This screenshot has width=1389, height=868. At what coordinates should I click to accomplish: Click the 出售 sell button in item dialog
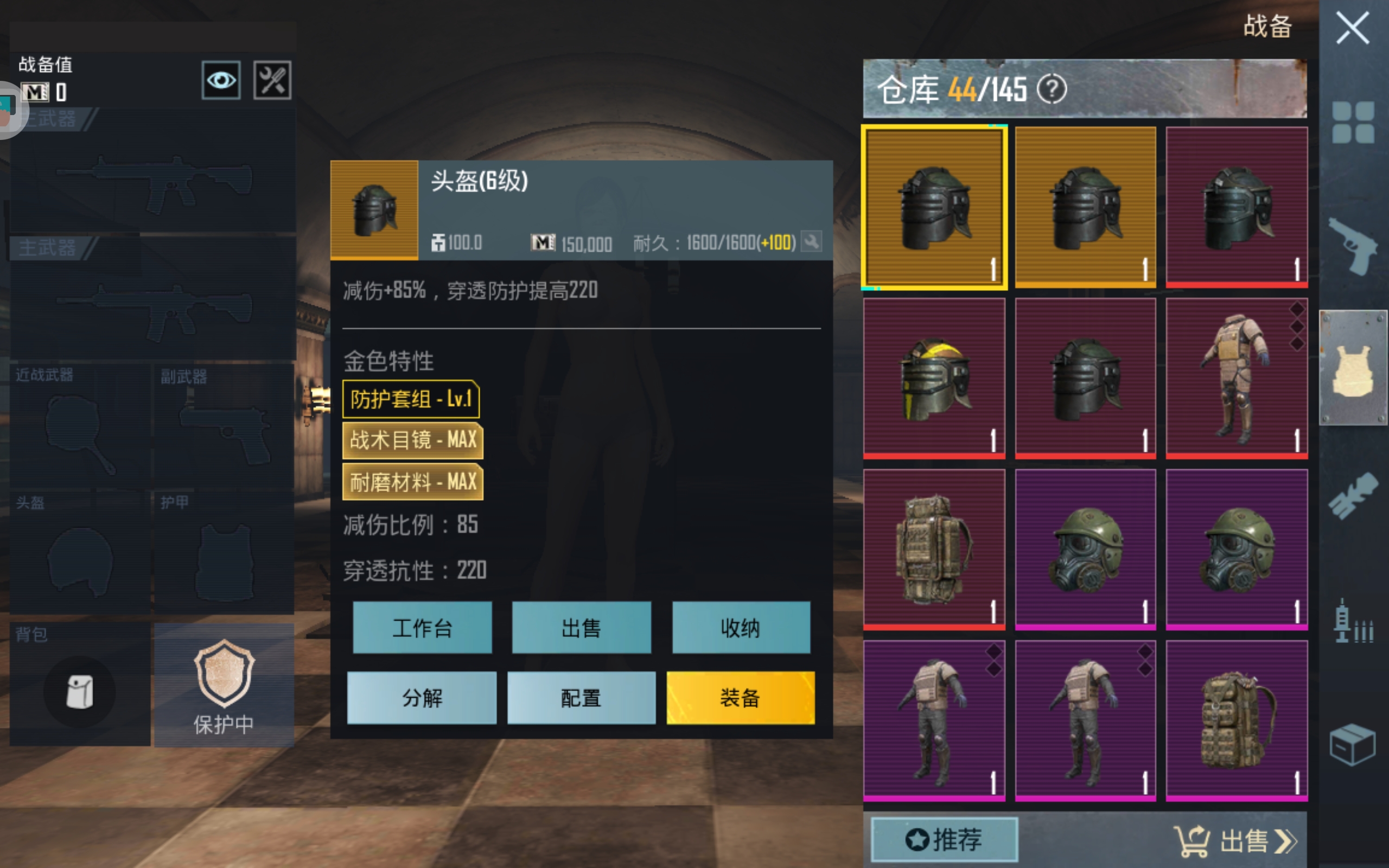[x=582, y=628]
